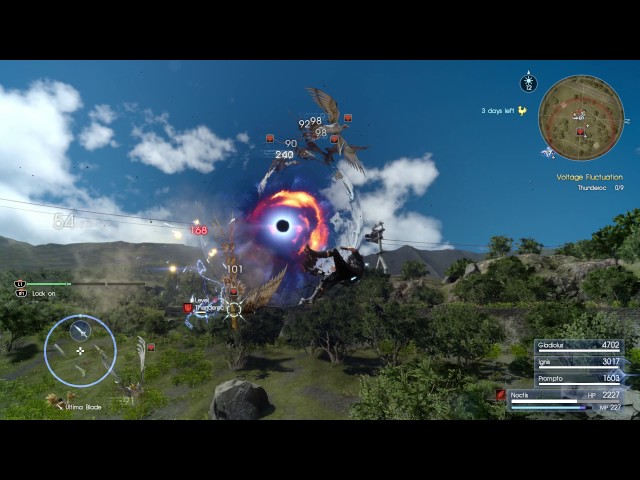Click the red enemy marker on the minimap
This screenshot has height=480, width=640.
pyautogui.click(x=580, y=130)
